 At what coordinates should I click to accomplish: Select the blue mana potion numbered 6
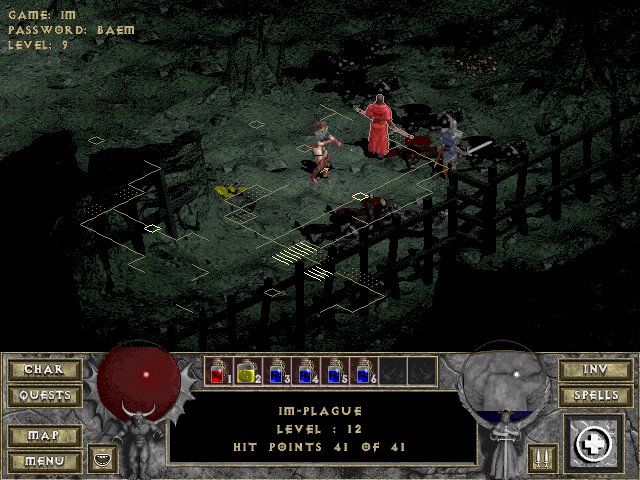tap(364, 372)
